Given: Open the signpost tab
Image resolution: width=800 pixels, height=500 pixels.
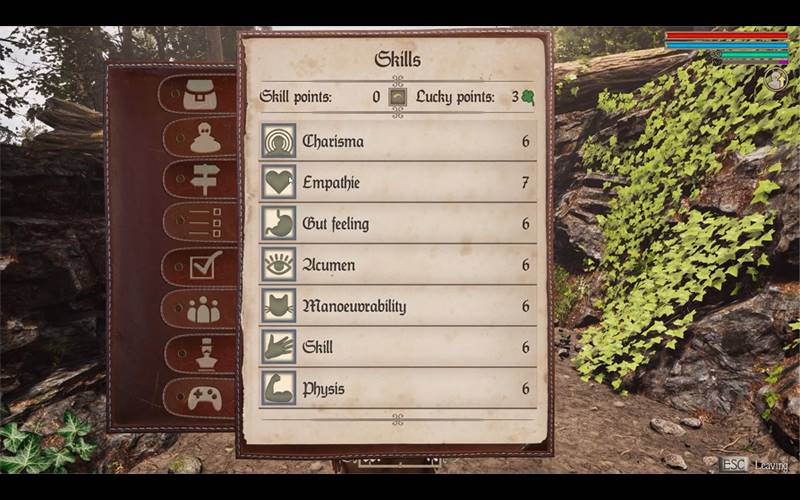Looking at the screenshot, I should (x=204, y=181).
